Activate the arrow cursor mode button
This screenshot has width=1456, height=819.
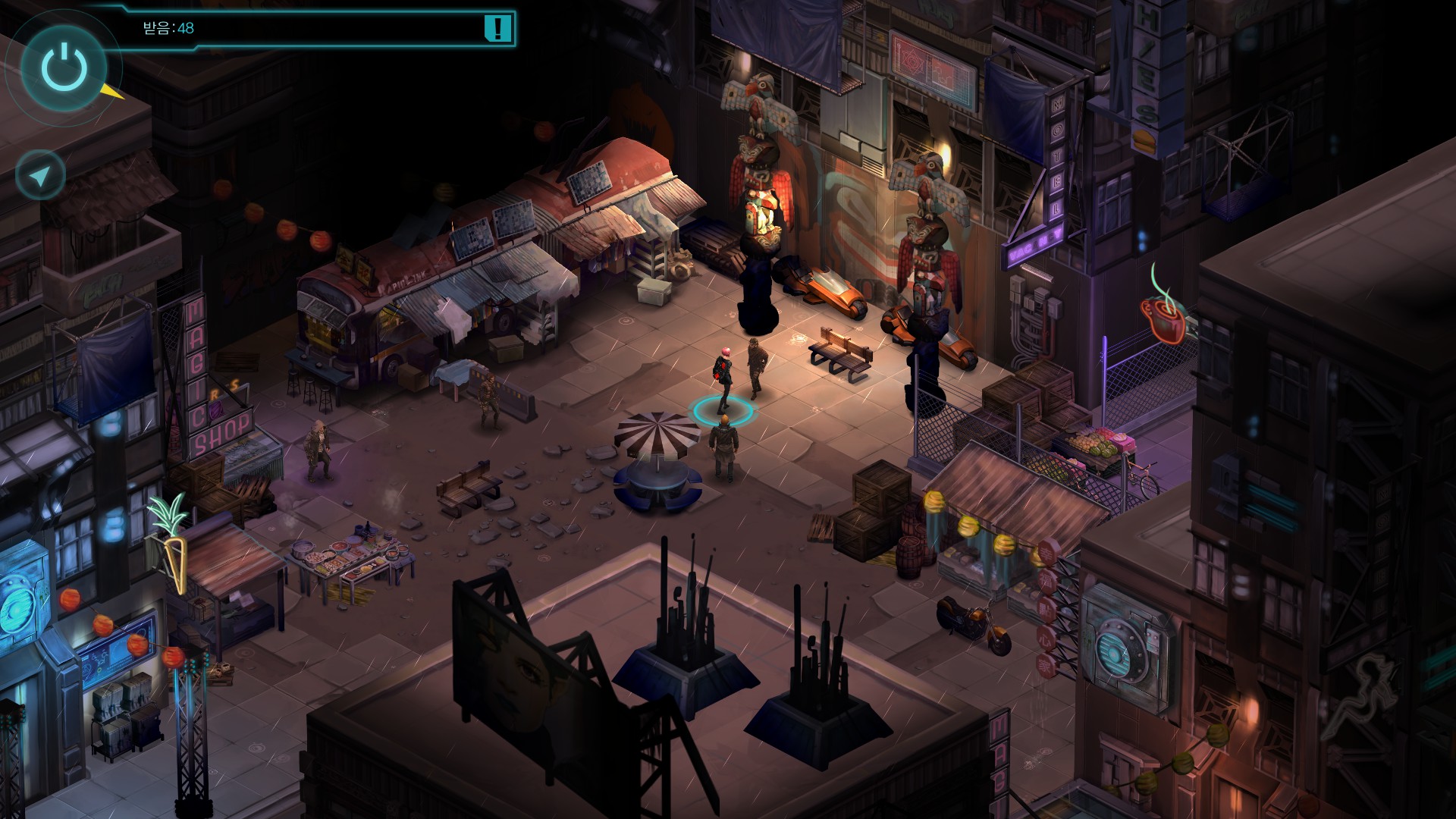click(40, 175)
